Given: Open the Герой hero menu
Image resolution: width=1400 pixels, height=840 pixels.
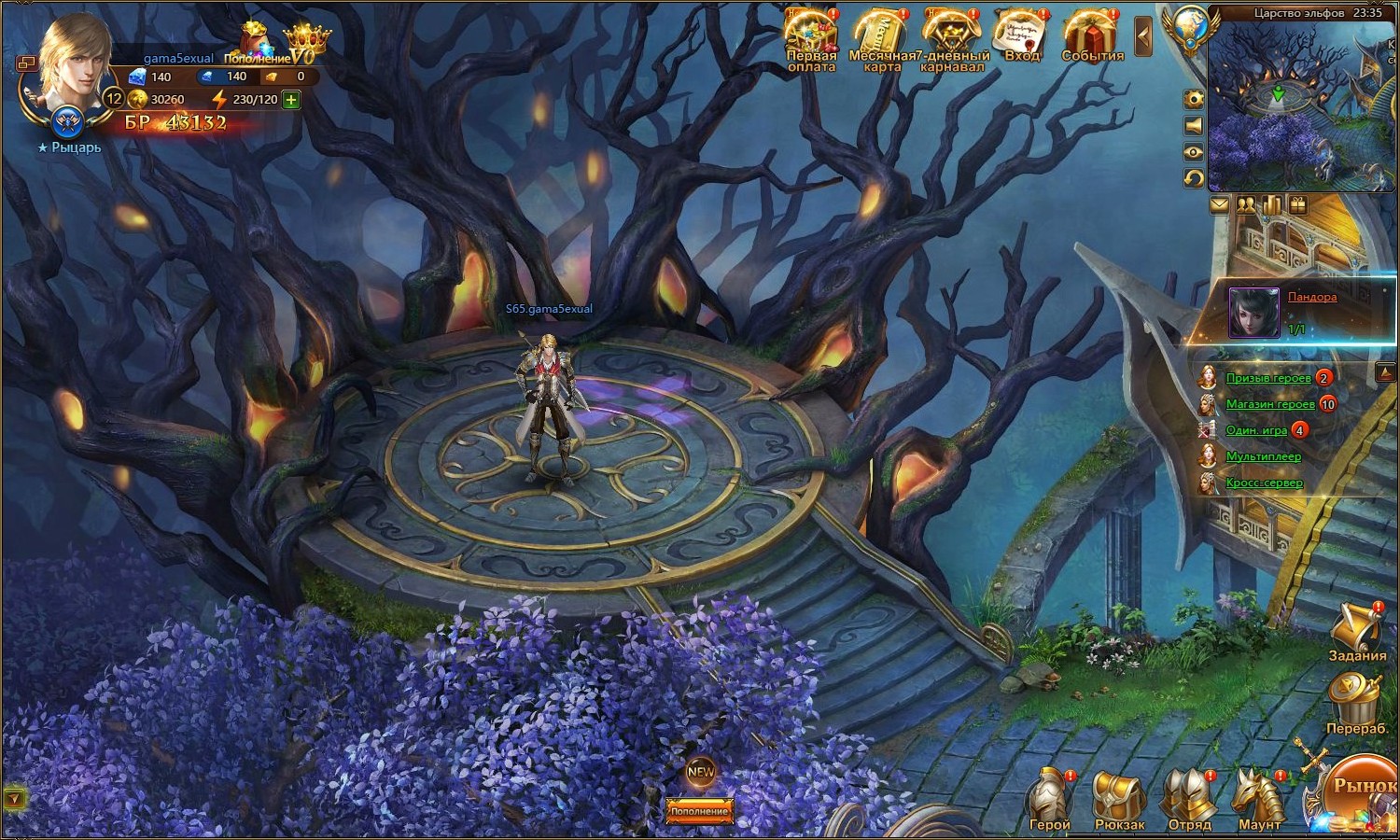Looking at the screenshot, I should (1050, 798).
